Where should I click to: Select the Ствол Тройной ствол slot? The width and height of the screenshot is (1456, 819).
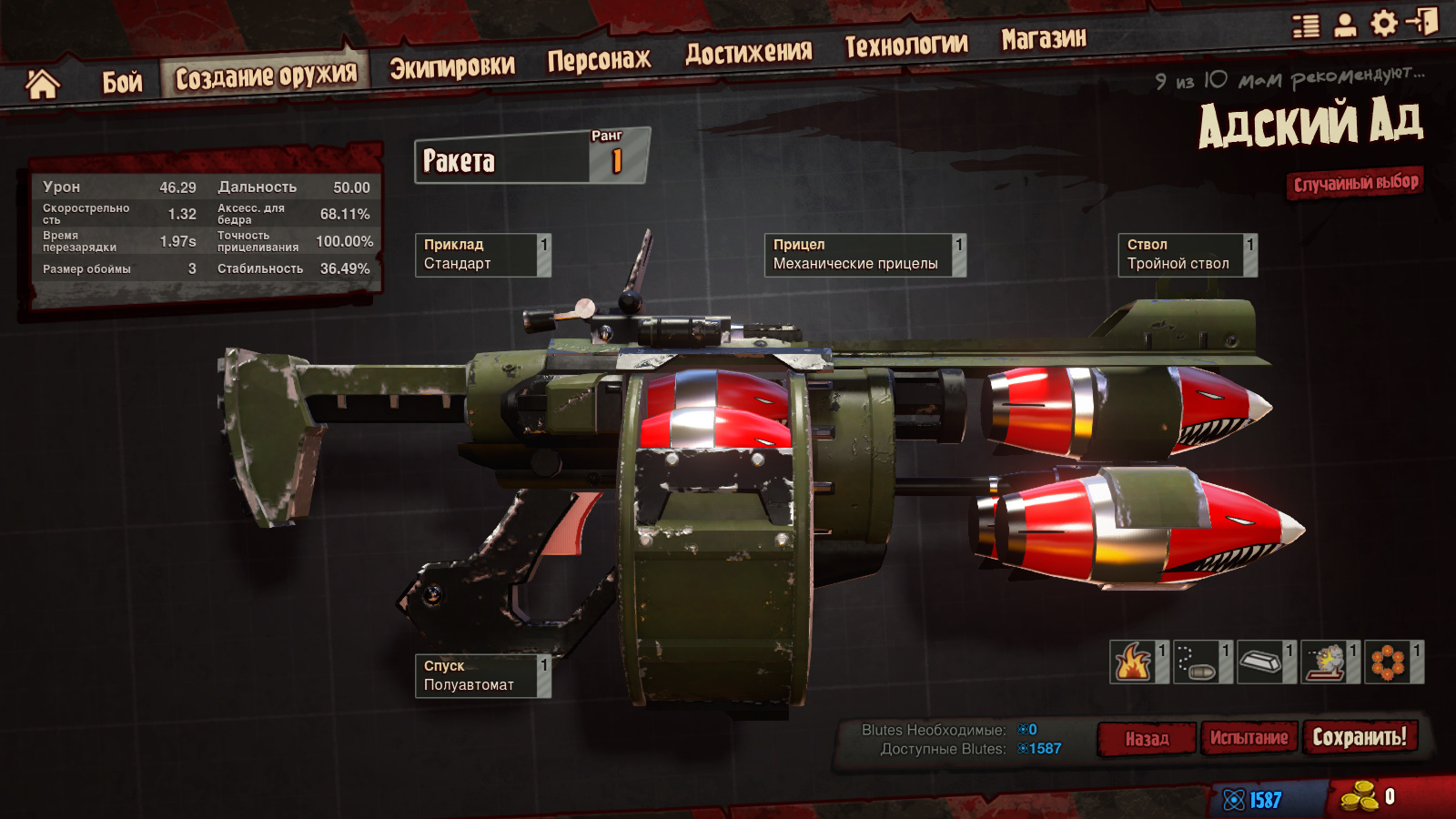coord(1187,255)
